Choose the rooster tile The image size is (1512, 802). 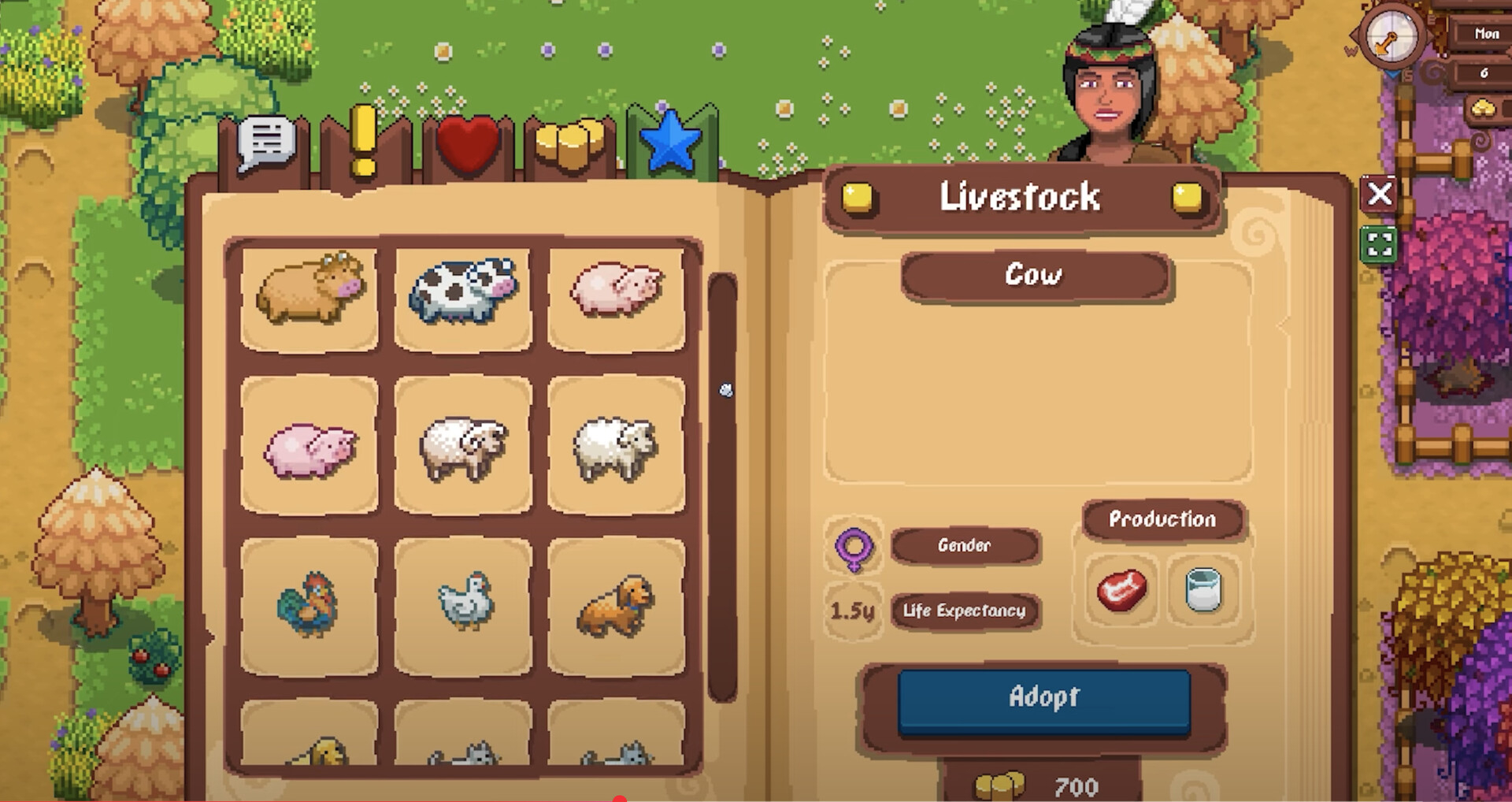[x=309, y=605]
